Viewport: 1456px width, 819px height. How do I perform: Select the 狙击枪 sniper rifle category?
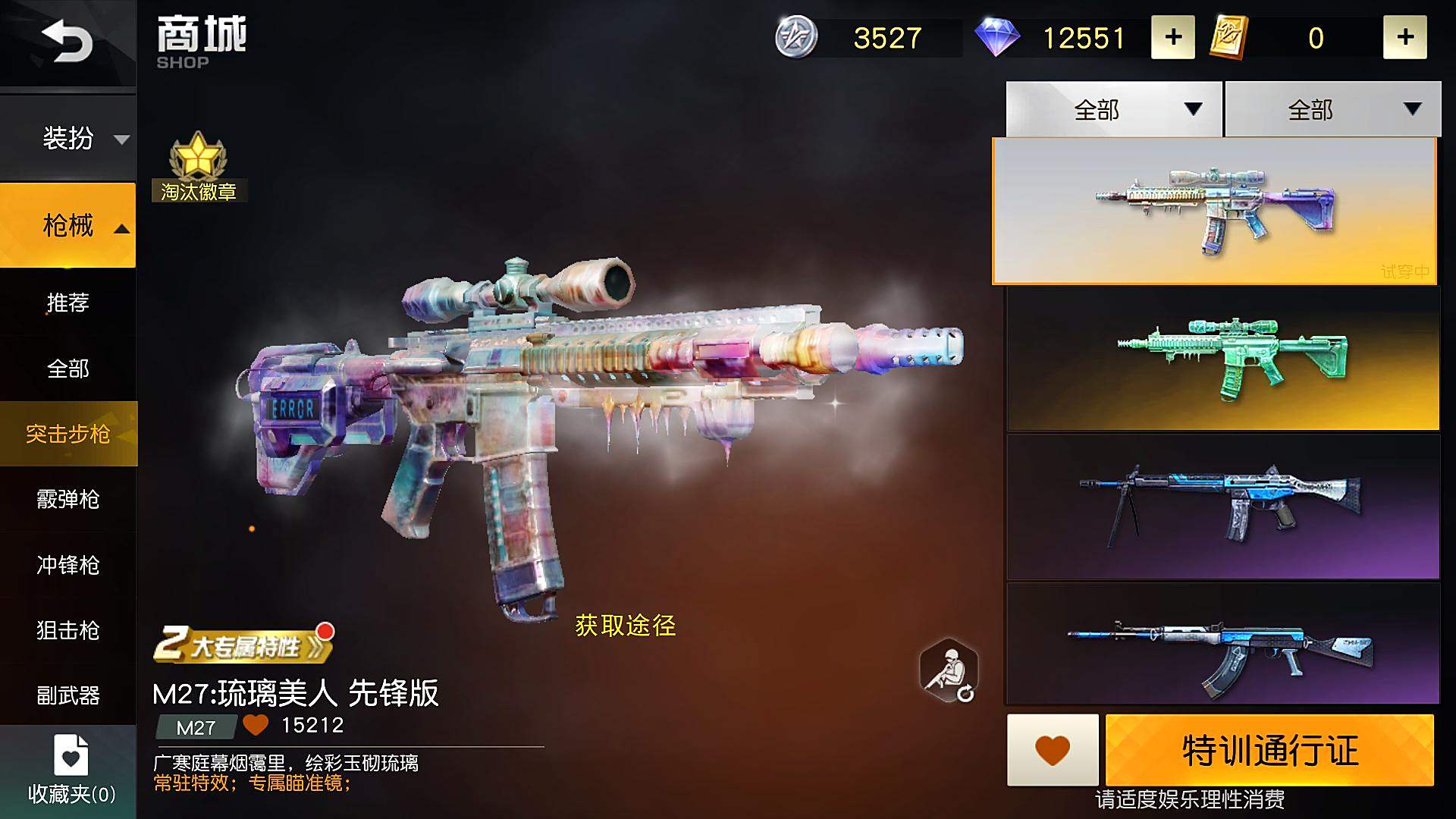[x=68, y=631]
